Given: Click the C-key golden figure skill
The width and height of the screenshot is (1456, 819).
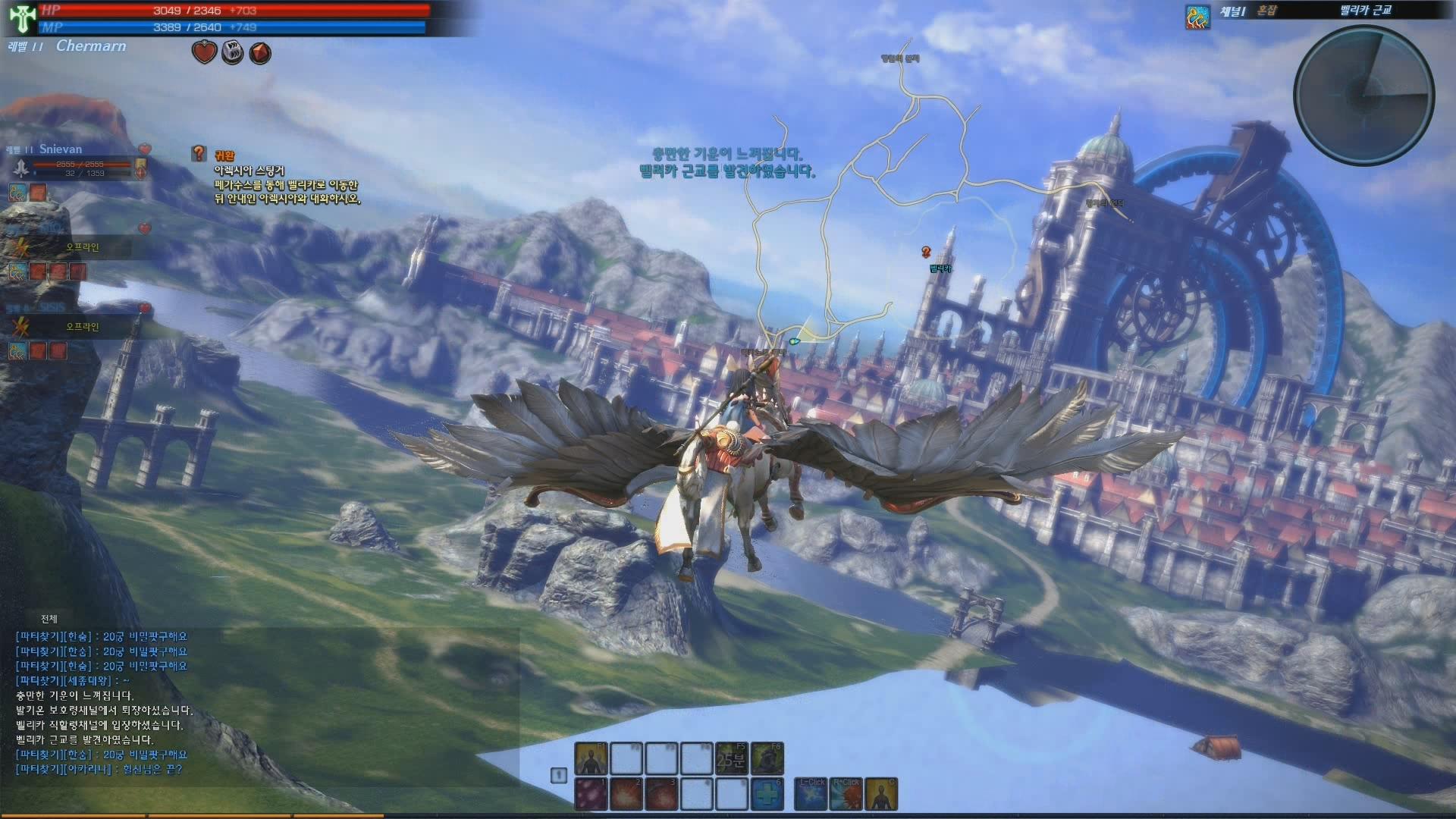Looking at the screenshot, I should (881, 794).
